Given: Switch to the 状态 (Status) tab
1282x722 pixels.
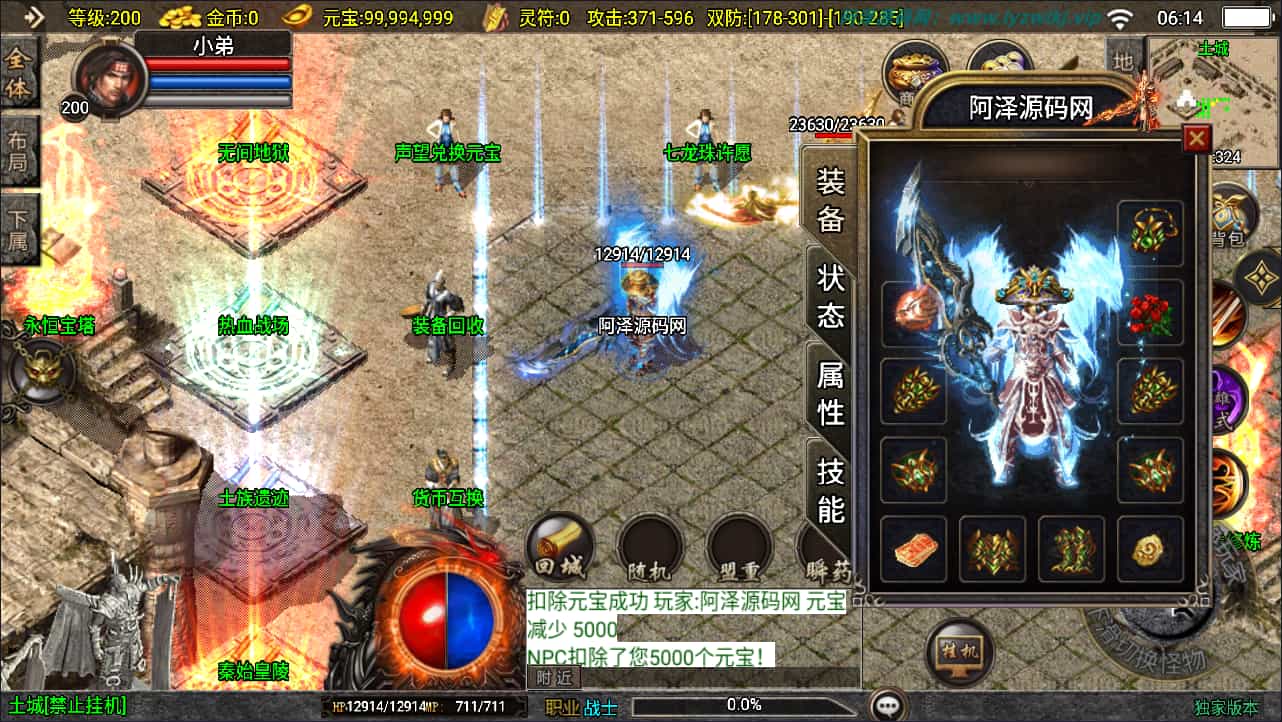Looking at the screenshot, I should 831,296.
